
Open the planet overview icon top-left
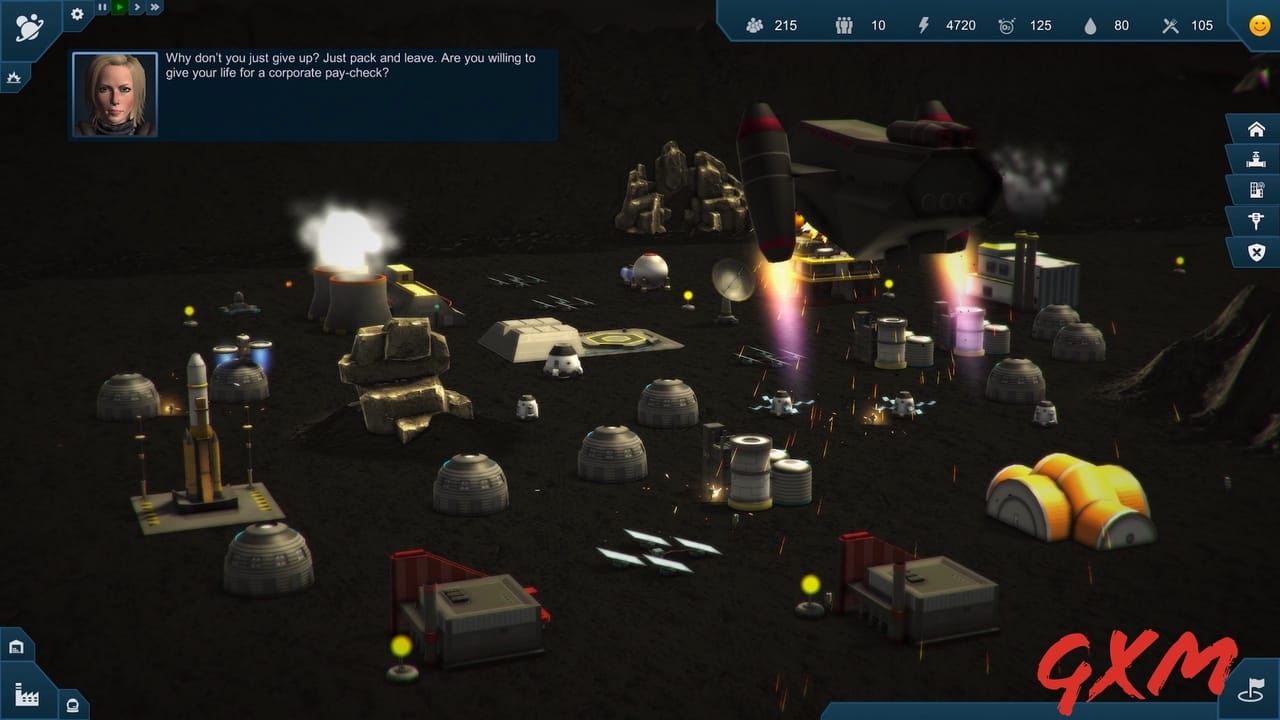click(30, 25)
